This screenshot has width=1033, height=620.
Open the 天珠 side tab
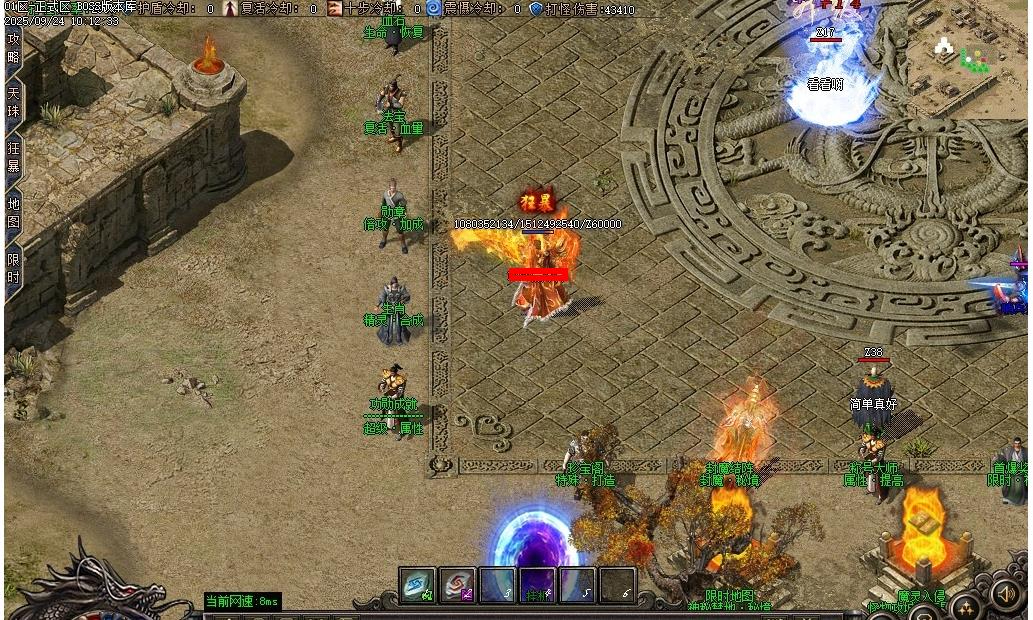pos(14,102)
